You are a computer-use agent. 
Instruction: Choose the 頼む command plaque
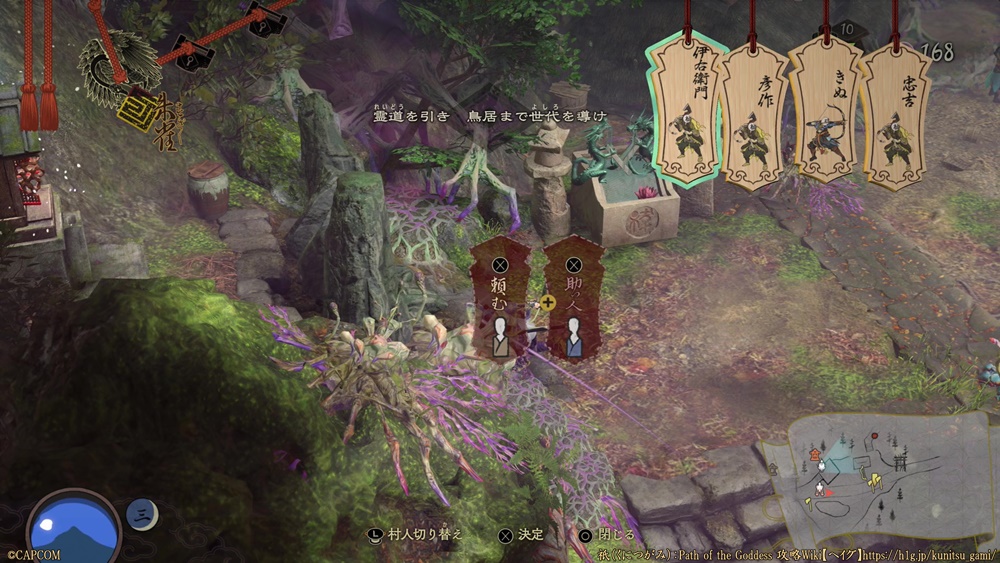(x=501, y=300)
